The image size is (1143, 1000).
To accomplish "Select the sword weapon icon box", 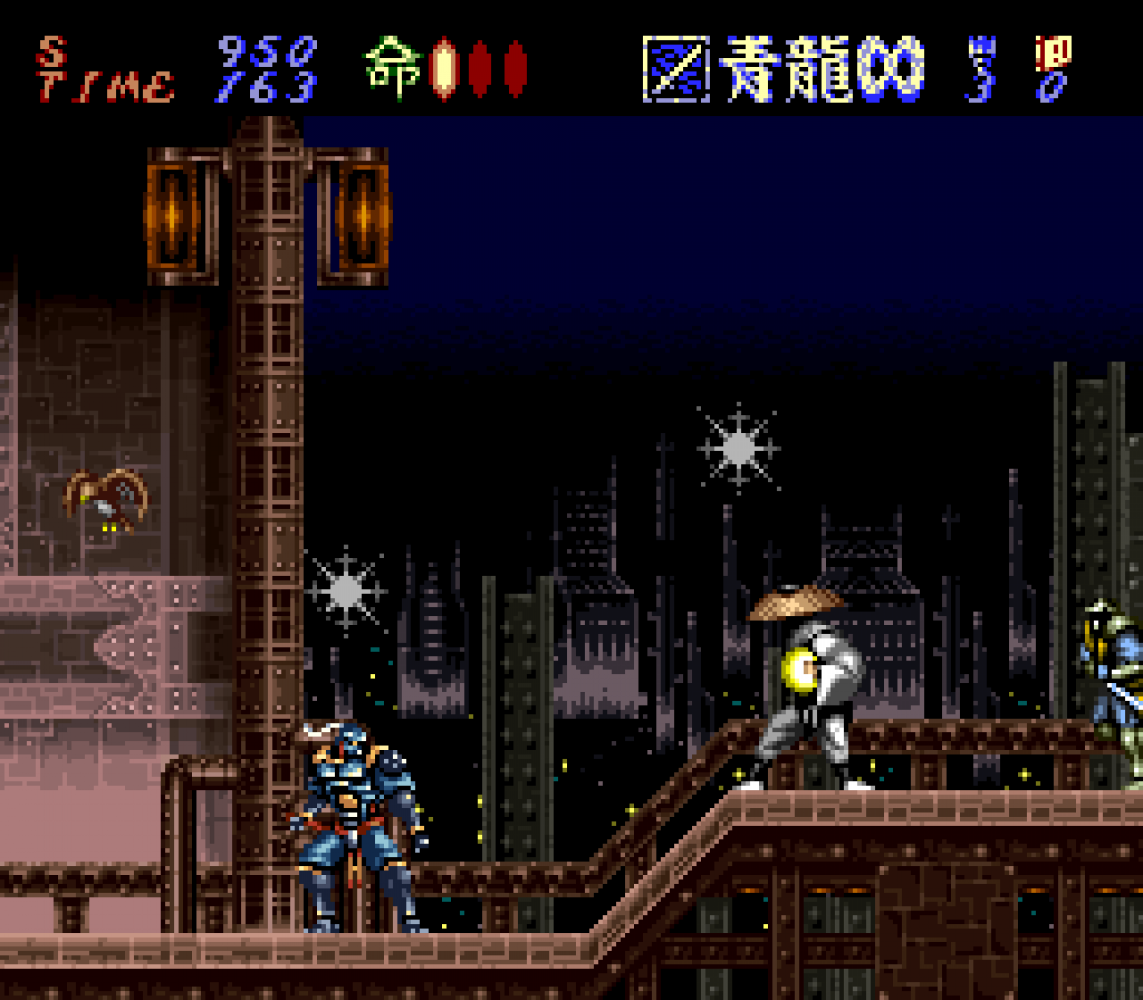I will (x=676, y=69).
